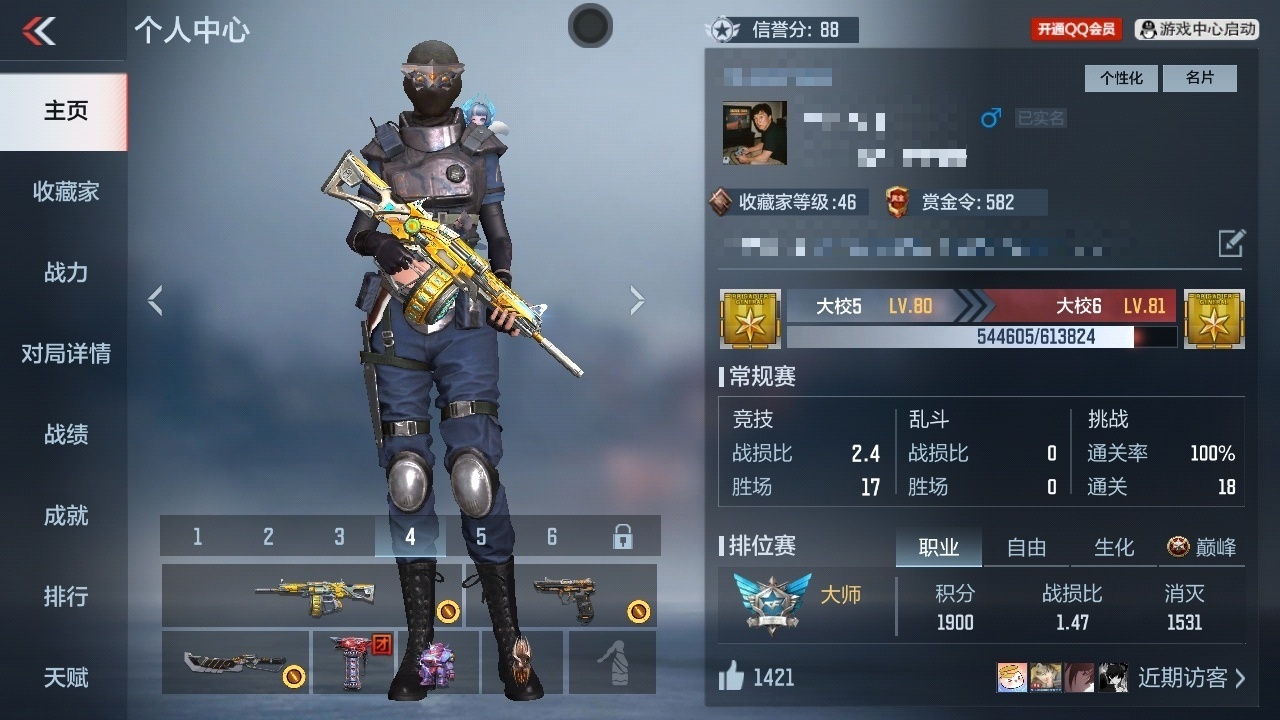Viewport: 1280px width, 720px height.
Task: Open the 个性化 personalization button
Action: pos(1121,78)
